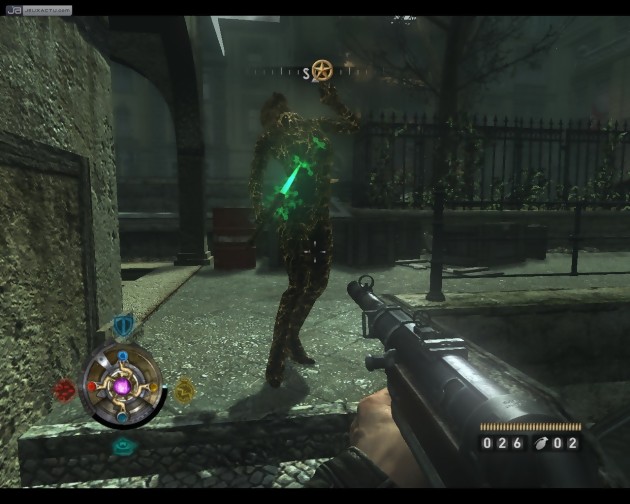Activate the teal Veil power icon

(x=123, y=446)
